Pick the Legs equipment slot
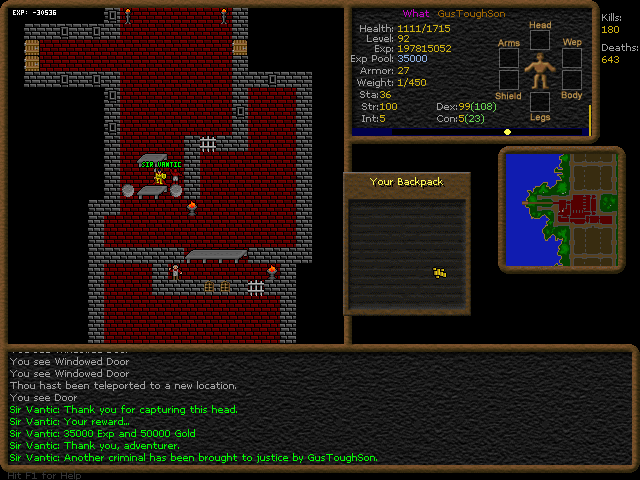Image resolution: width=640 pixels, height=480 pixels. tap(540, 101)
